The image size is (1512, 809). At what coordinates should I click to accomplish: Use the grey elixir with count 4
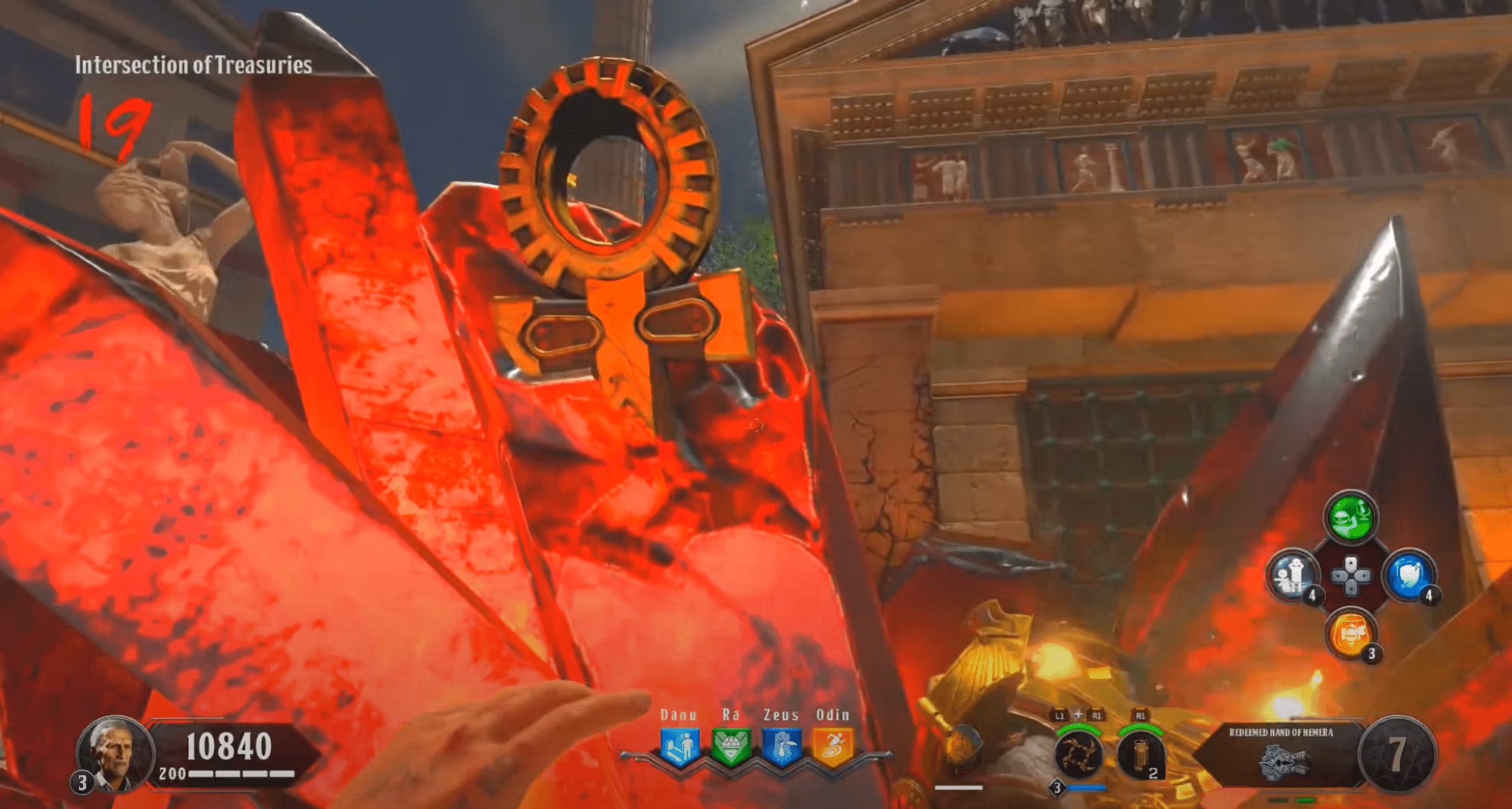pyautogui.click(x=1293, y=575)
